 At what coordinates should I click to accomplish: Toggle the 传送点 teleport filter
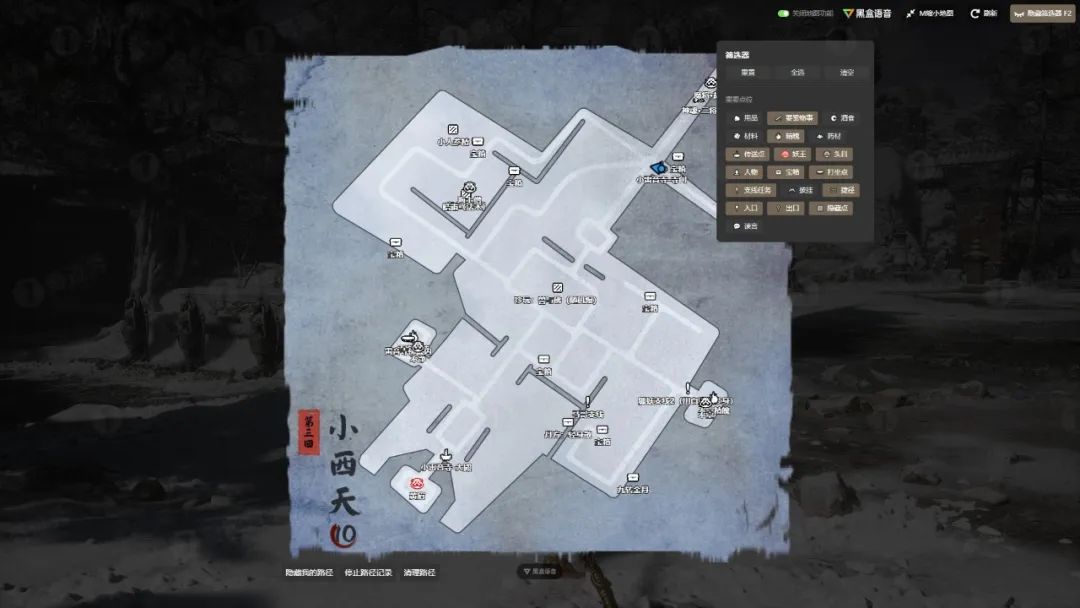pyautogui.click(x=749, y=154)
